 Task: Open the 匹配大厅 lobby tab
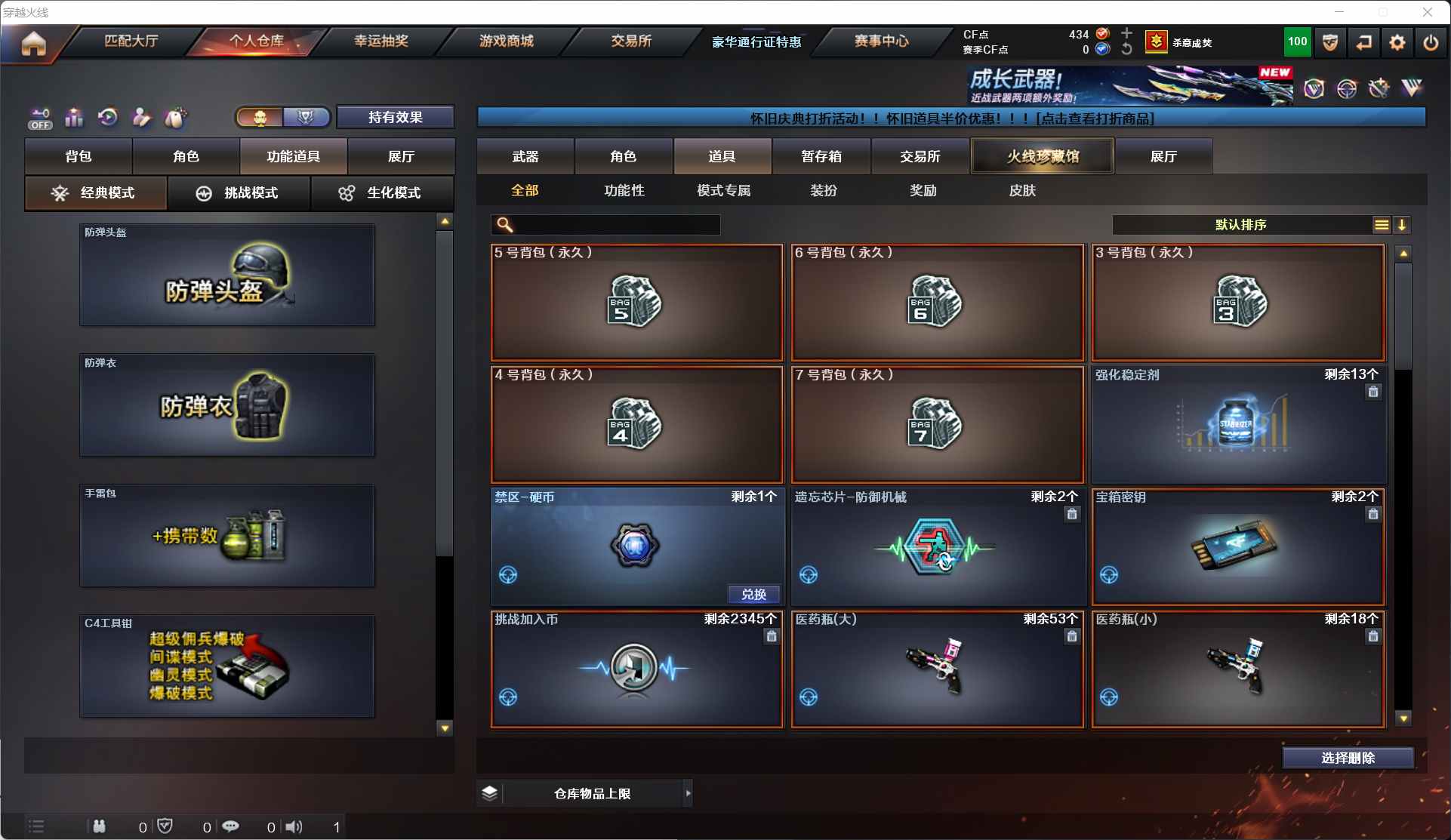[x=131, y=41]
